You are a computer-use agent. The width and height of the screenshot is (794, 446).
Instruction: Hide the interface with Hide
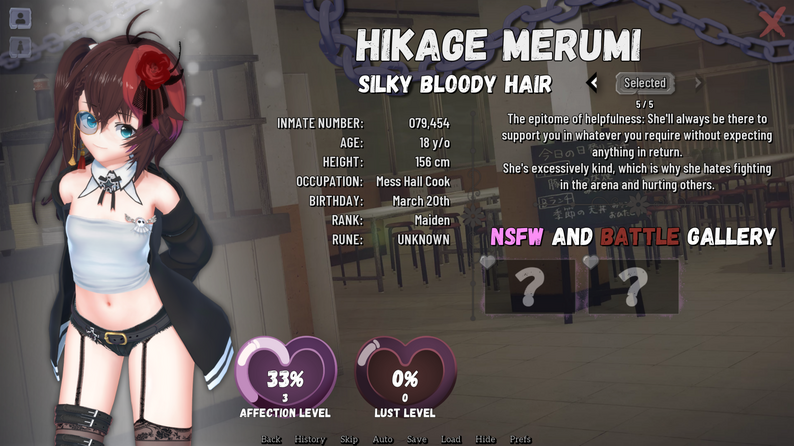click(x=485, y=439)
